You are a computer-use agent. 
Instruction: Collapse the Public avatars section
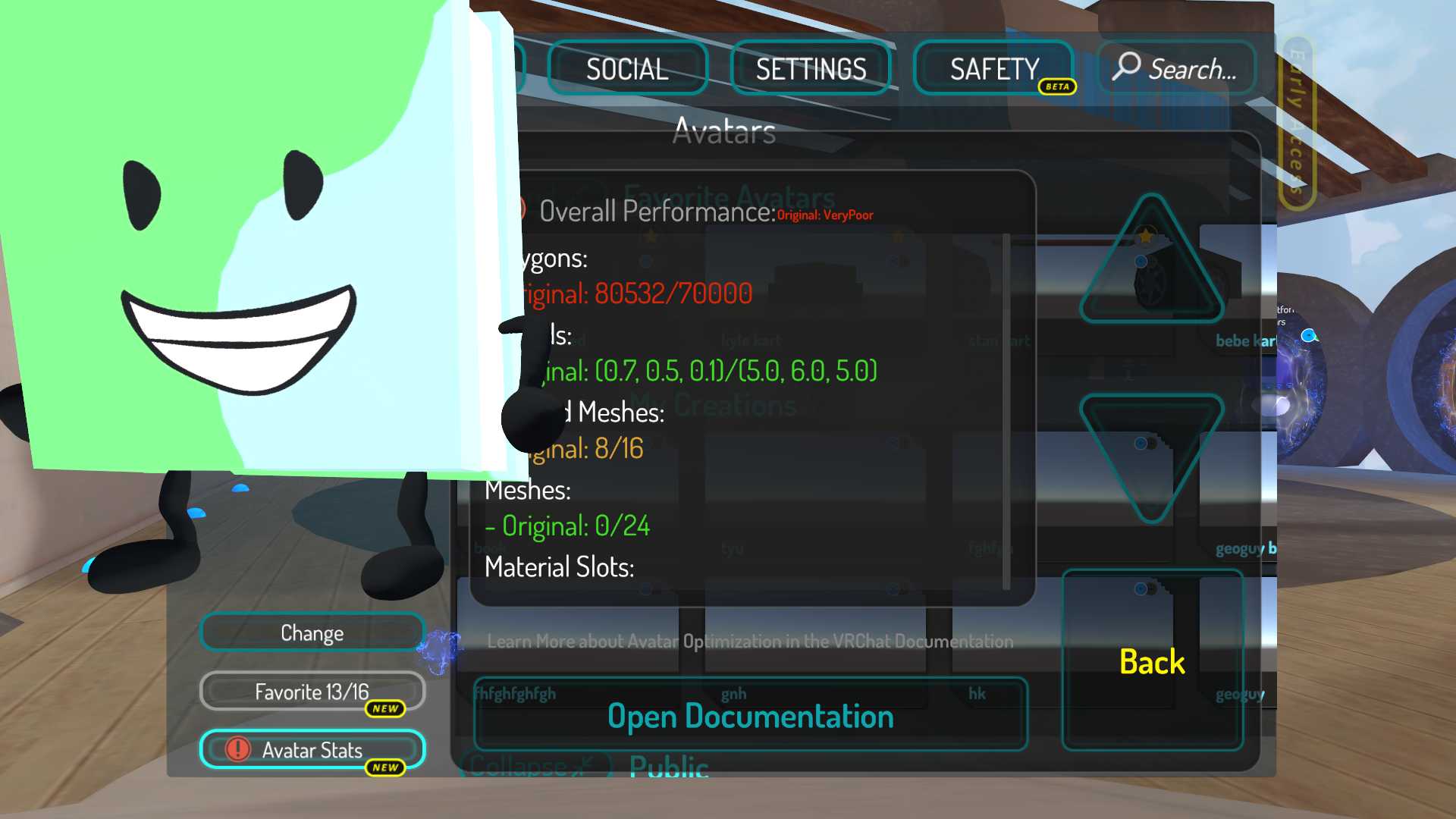click(x=535, y=765)
